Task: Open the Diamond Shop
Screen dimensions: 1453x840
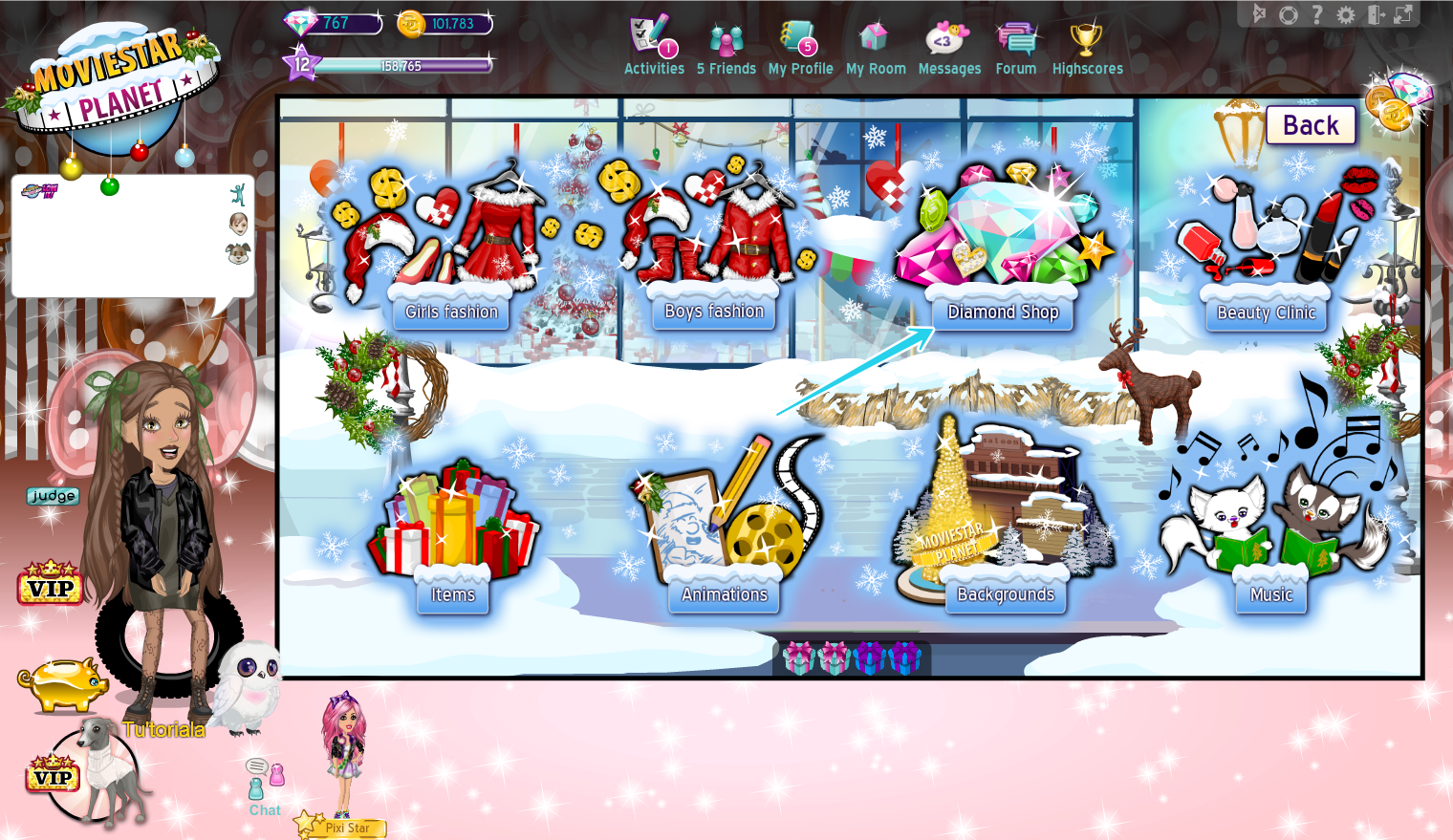Action: 1001,312
